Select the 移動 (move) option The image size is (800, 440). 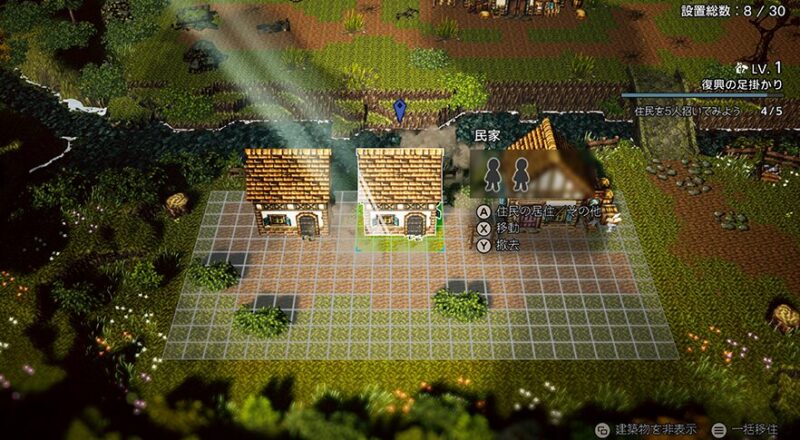(500, 228)
